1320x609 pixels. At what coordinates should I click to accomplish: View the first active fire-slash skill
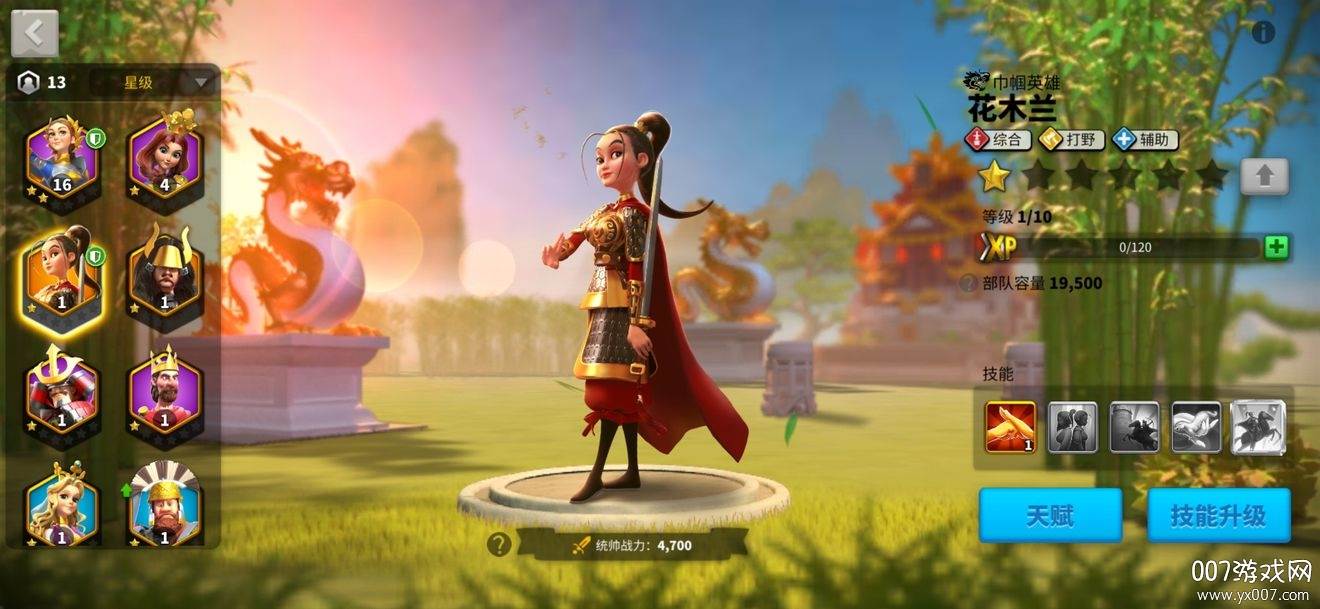tap(1010, 427)
